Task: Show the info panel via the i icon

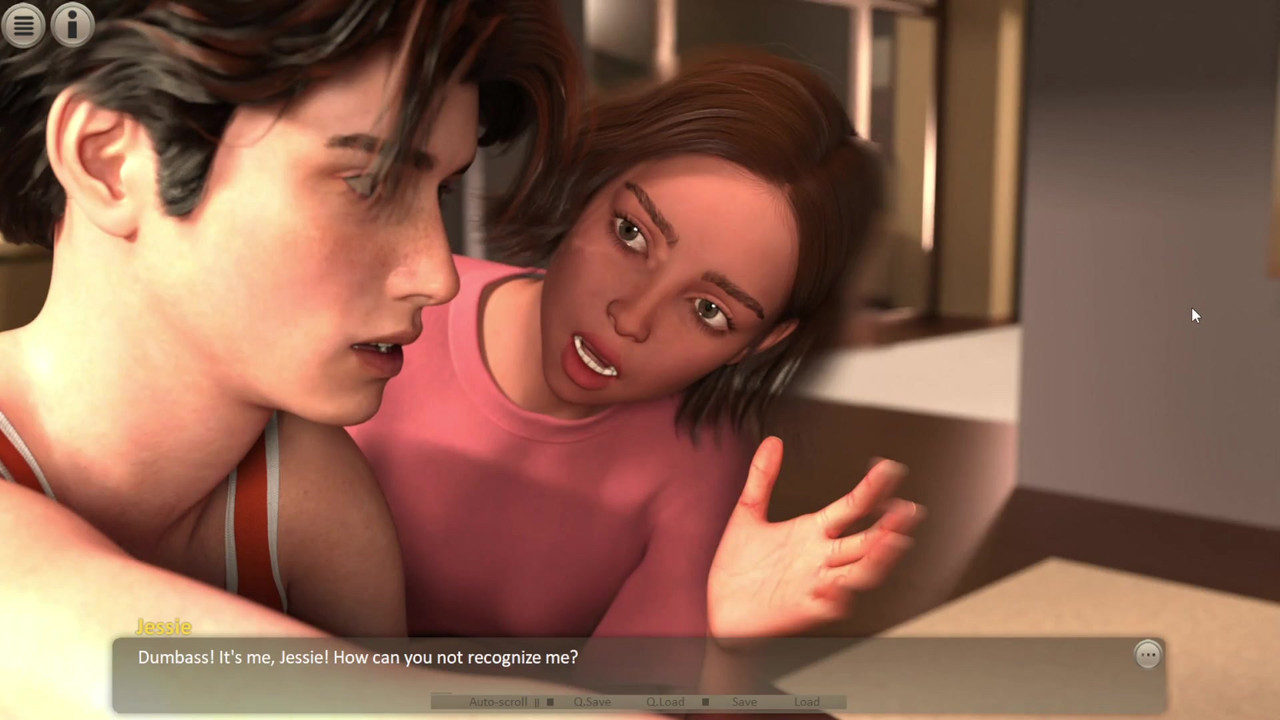Action: pos(72,25)
